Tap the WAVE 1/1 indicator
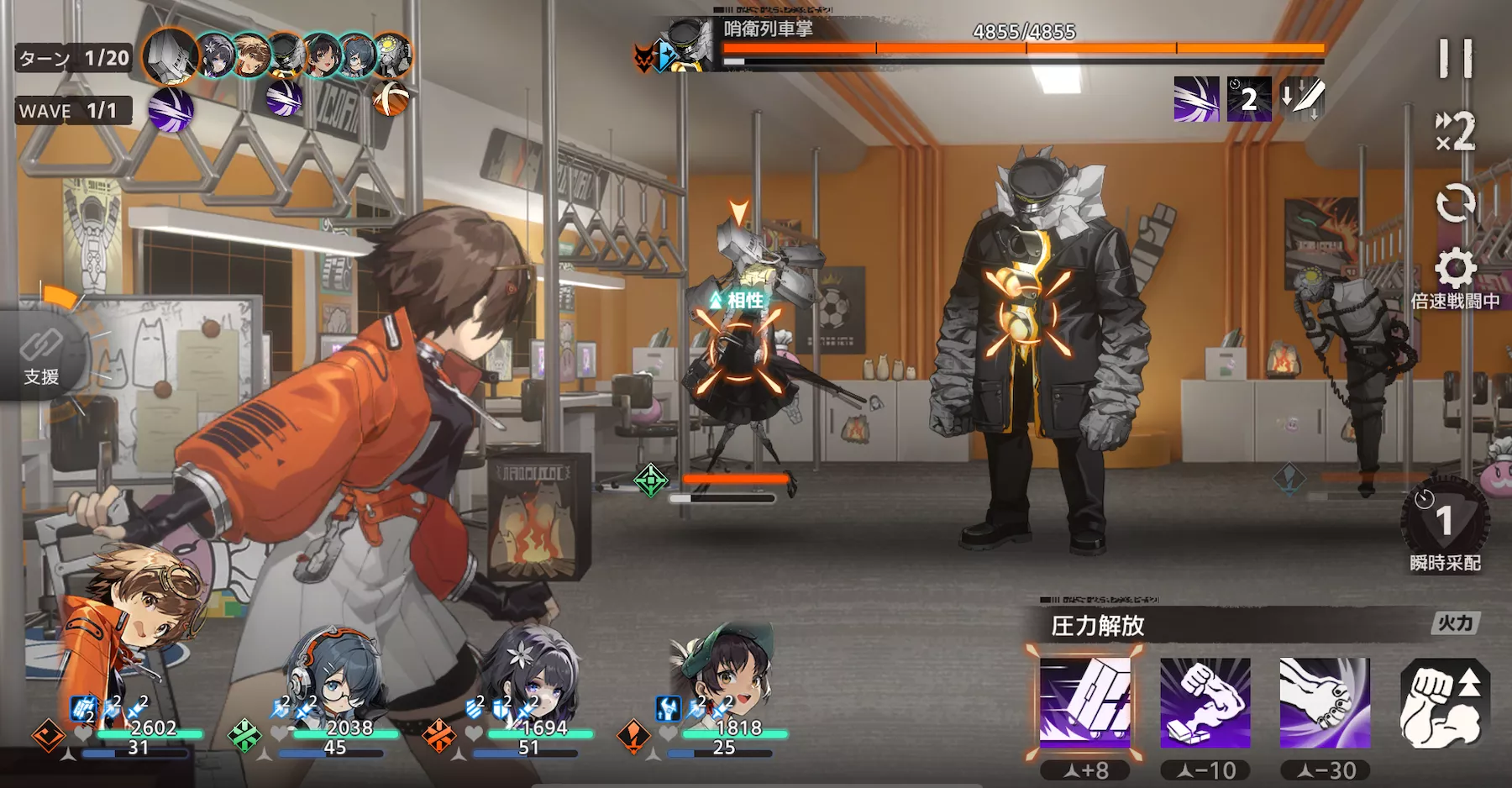The width and height of the screenshot is (1512, 788). coord(71,111)
